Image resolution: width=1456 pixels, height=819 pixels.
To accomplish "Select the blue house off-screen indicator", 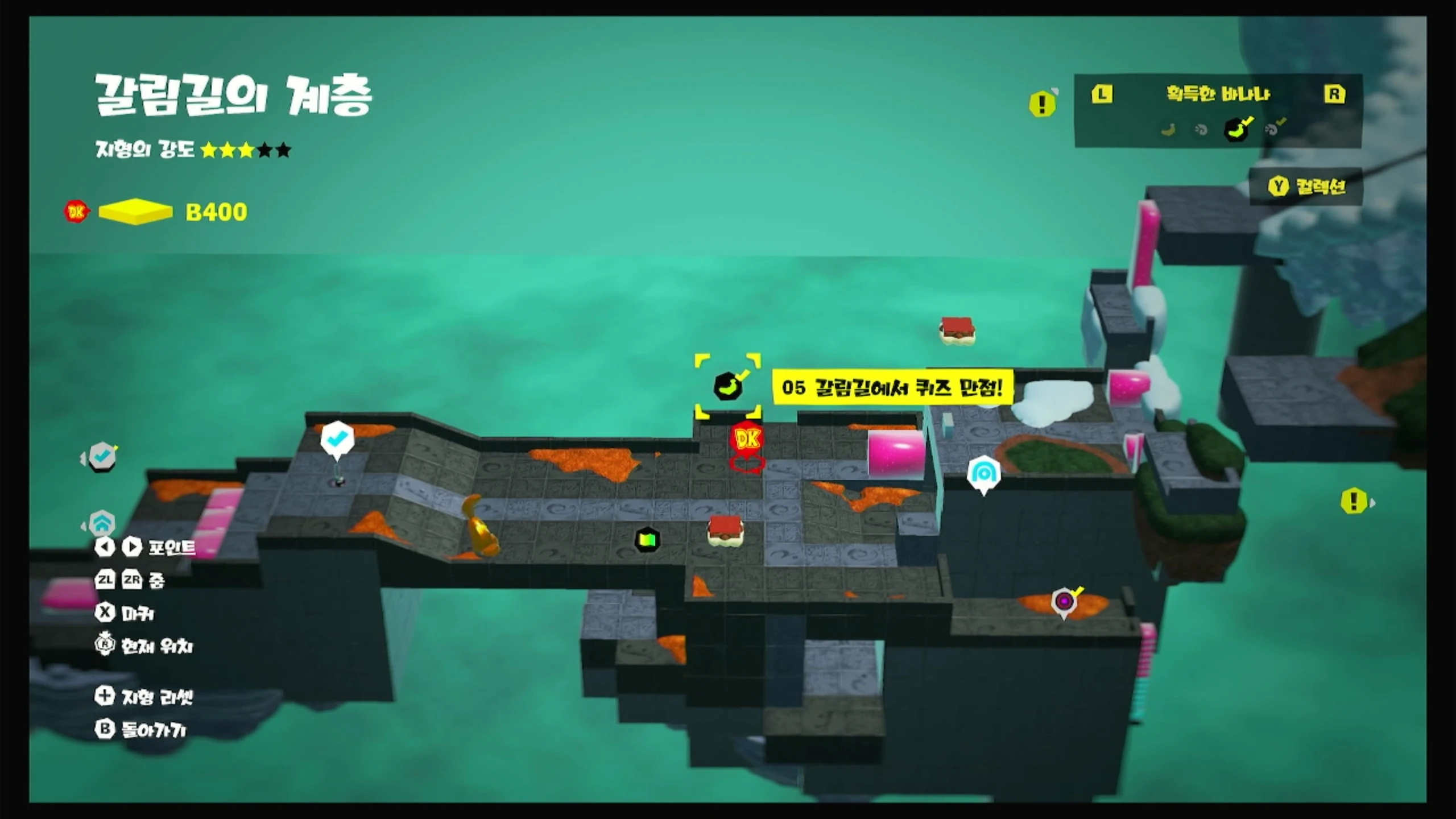I will click(x=102, y=522).
